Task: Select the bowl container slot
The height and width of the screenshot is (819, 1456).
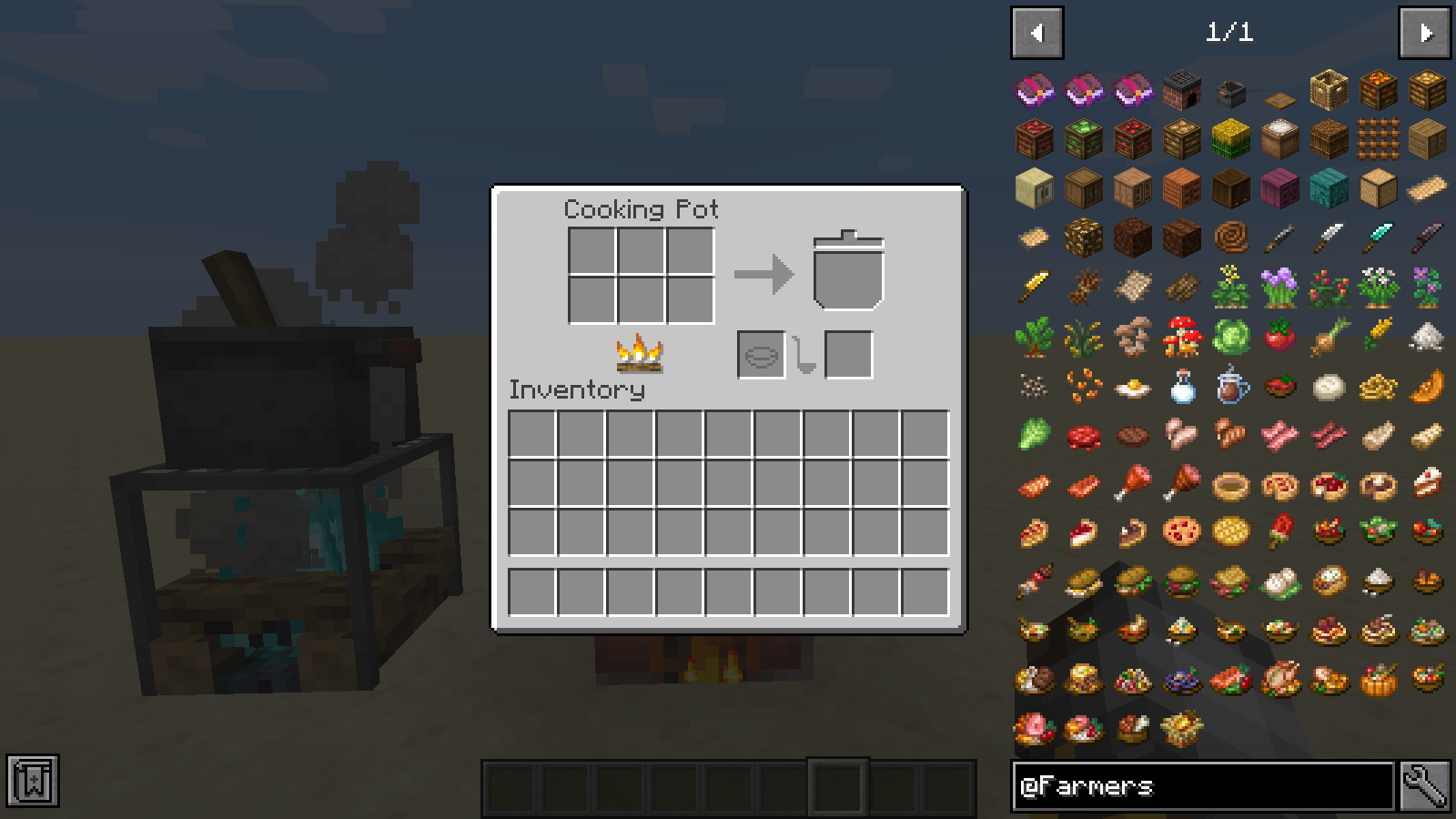Action: pyautogui.click(x=762, y=355)
